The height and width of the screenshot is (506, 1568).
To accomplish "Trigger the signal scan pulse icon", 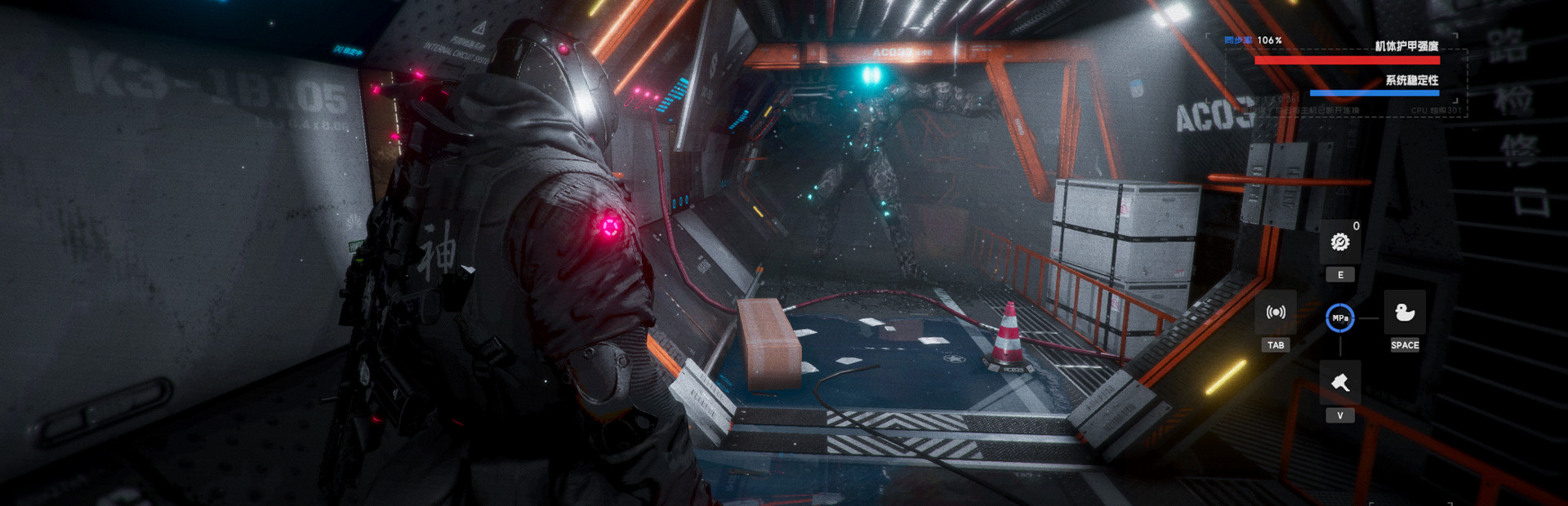I will click(1276, 313).
